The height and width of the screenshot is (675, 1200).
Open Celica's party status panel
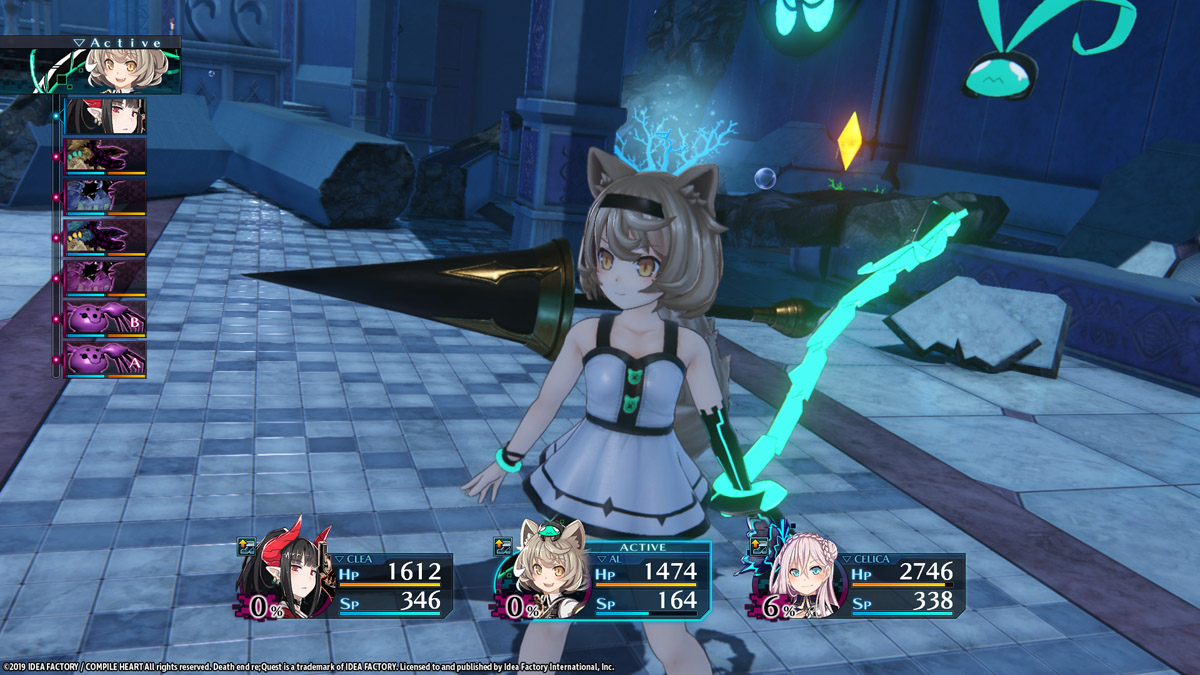[858, 585]
